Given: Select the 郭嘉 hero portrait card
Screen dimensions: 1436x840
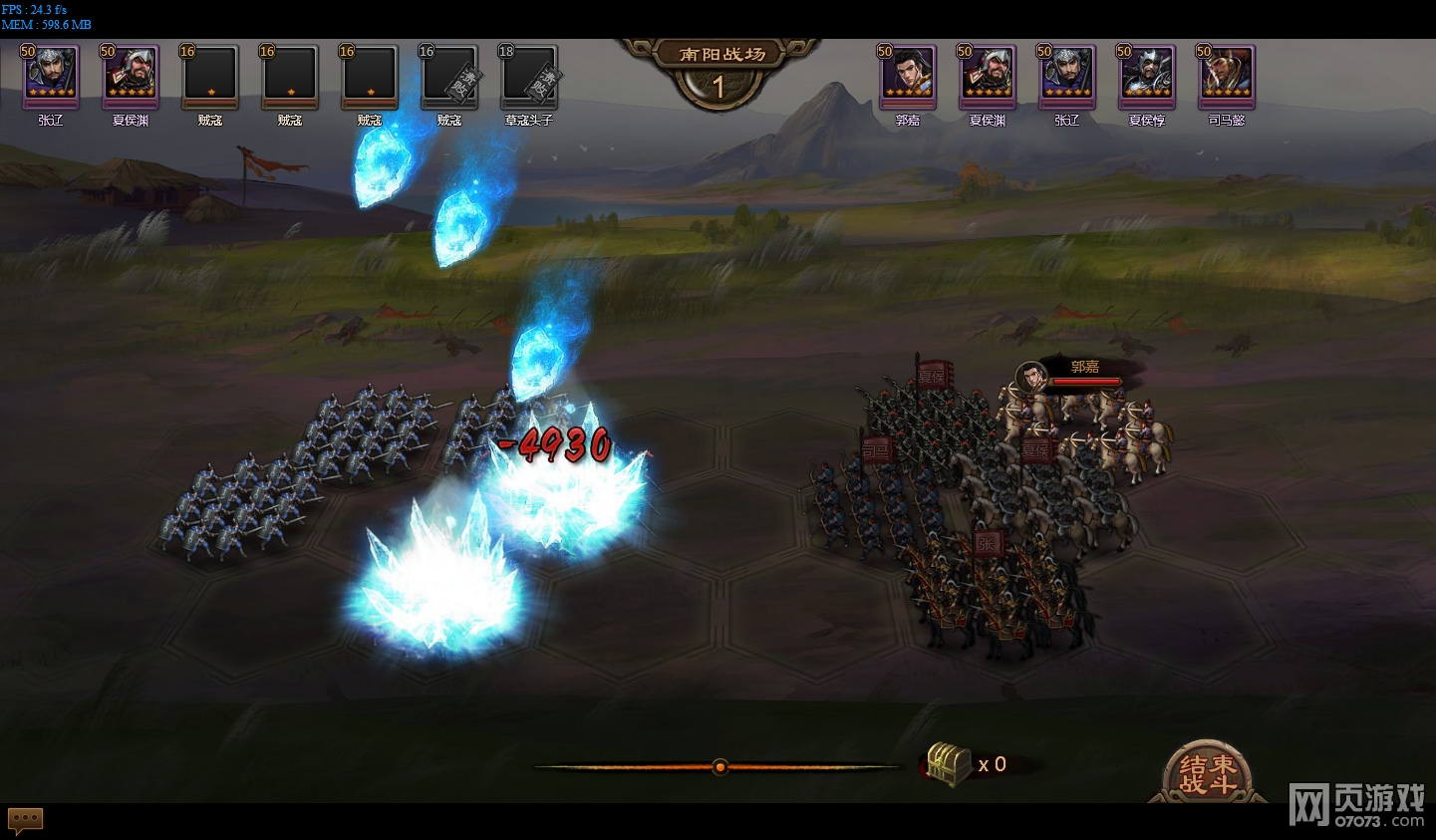Looking at the screenshot, I should [907, 75].
